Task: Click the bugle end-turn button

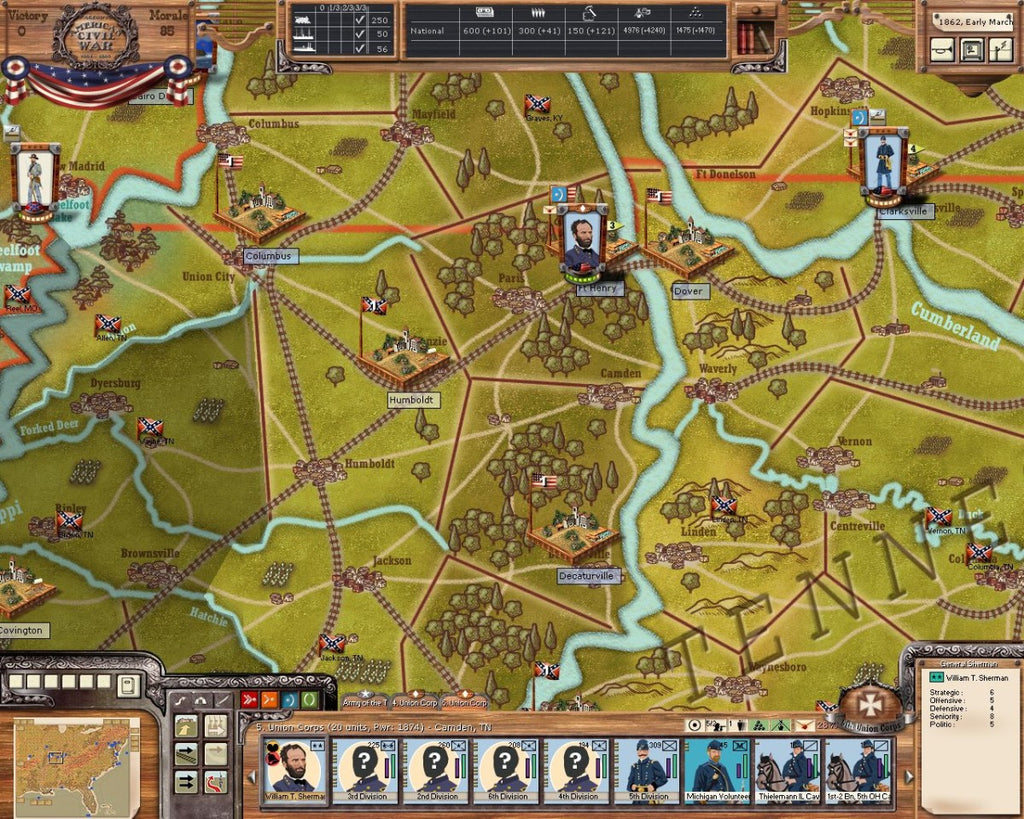Action: point(941,49)
